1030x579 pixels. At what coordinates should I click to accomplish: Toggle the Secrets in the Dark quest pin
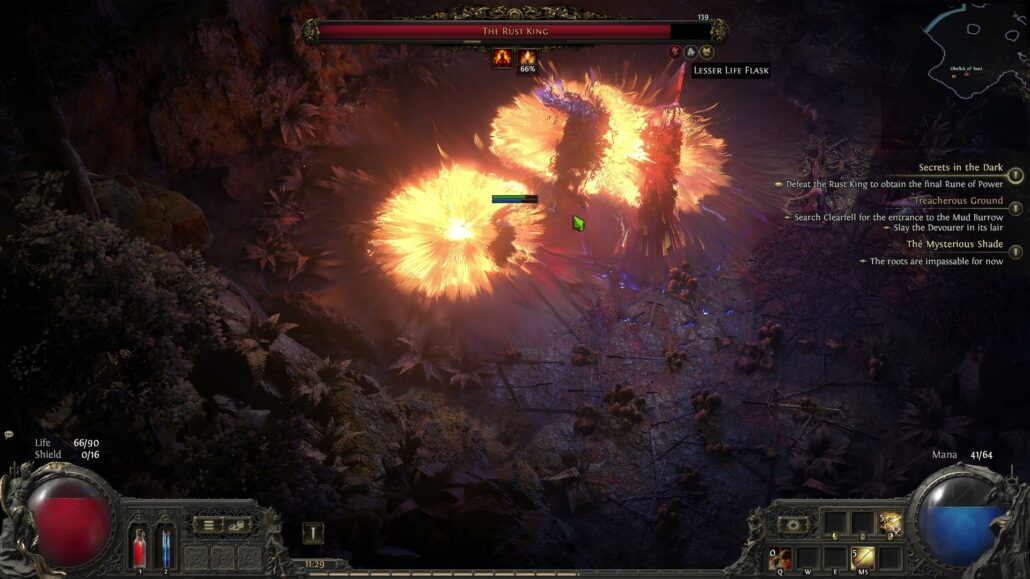coord(1015,175)
